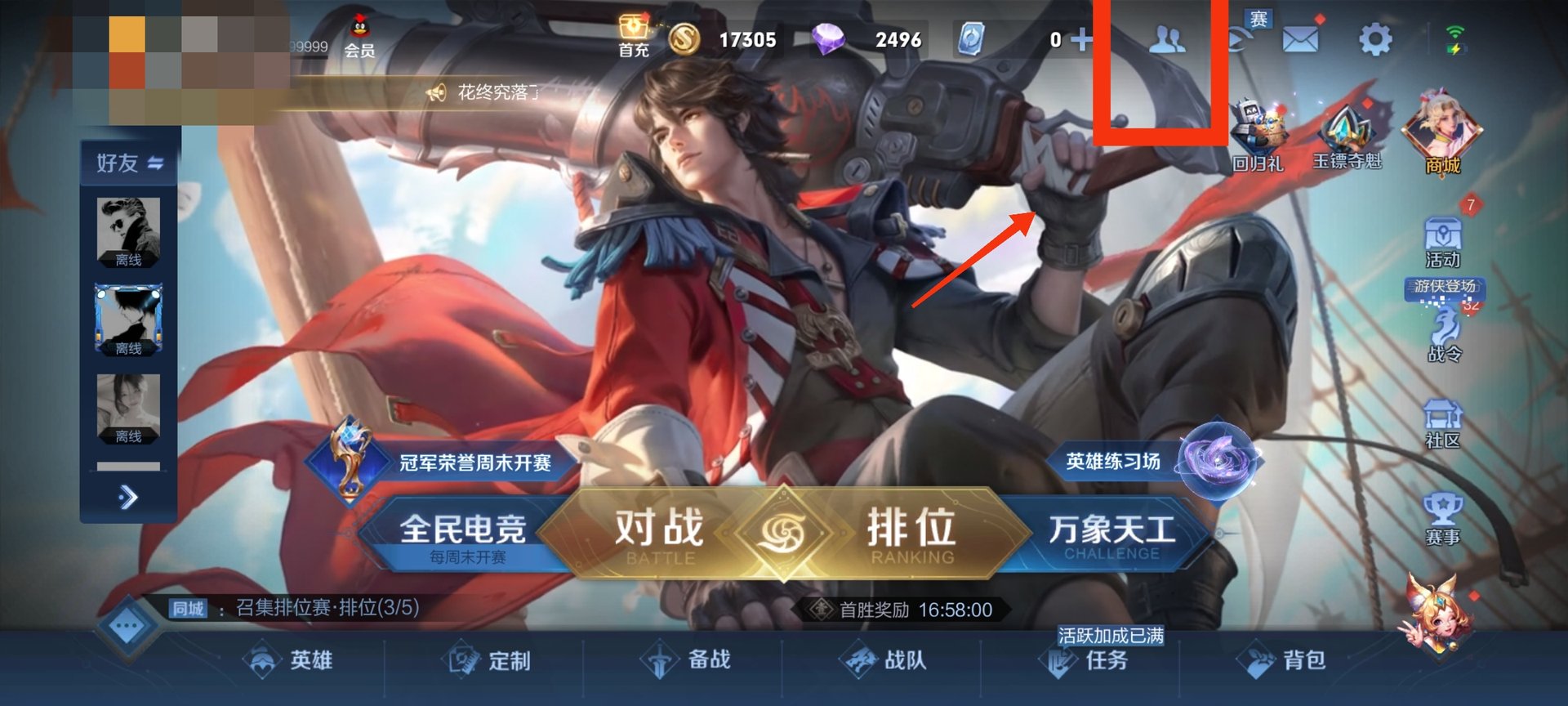Claim the 回归礼 return gift icon

pyautogui.click(x=1260, y=123)
